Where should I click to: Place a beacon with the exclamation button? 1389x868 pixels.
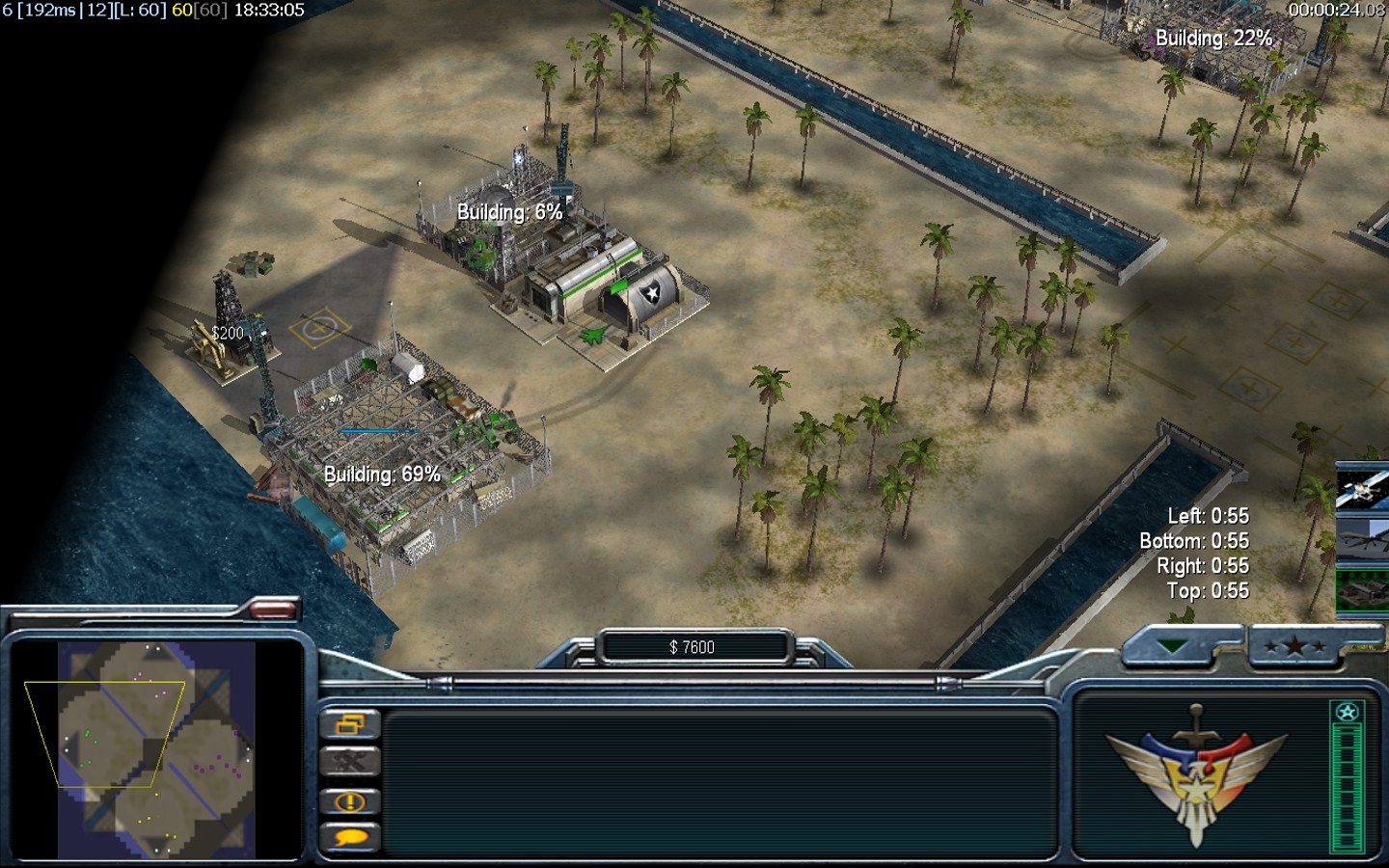click(x=349, y=801)
